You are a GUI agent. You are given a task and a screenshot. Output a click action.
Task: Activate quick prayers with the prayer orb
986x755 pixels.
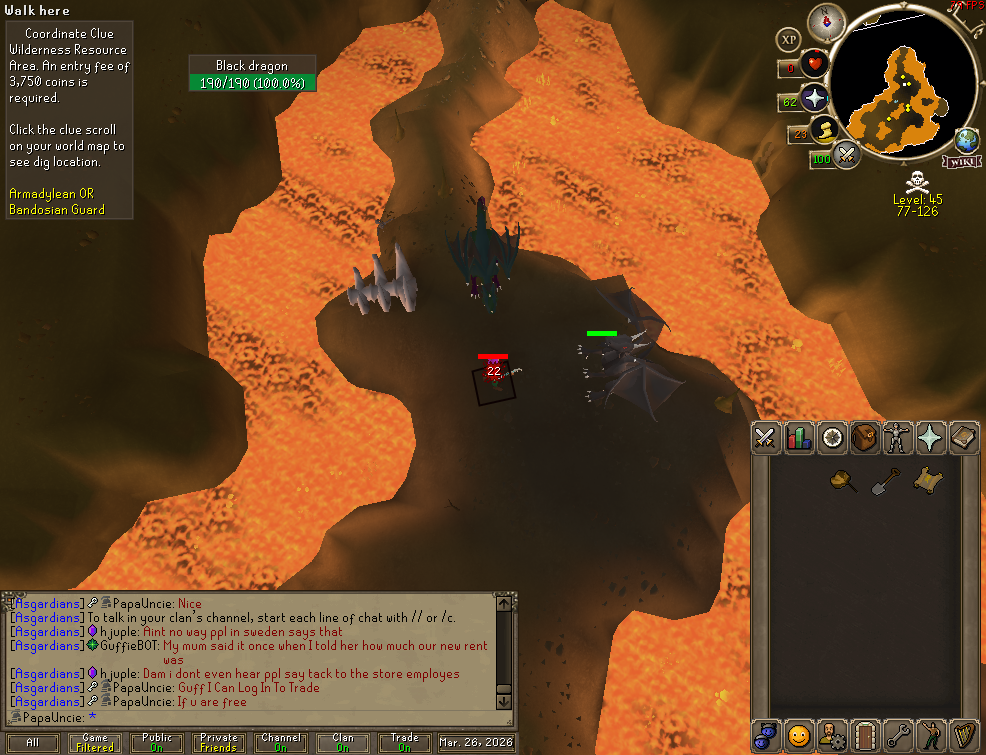(815, 98)
